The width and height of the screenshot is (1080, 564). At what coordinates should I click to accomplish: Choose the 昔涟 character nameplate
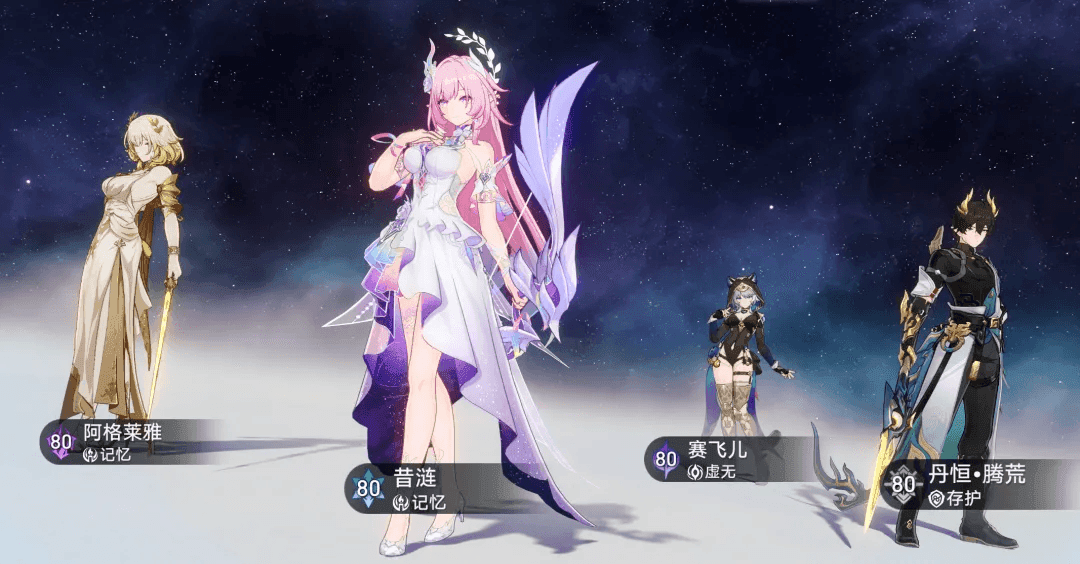tap(410, 488)
